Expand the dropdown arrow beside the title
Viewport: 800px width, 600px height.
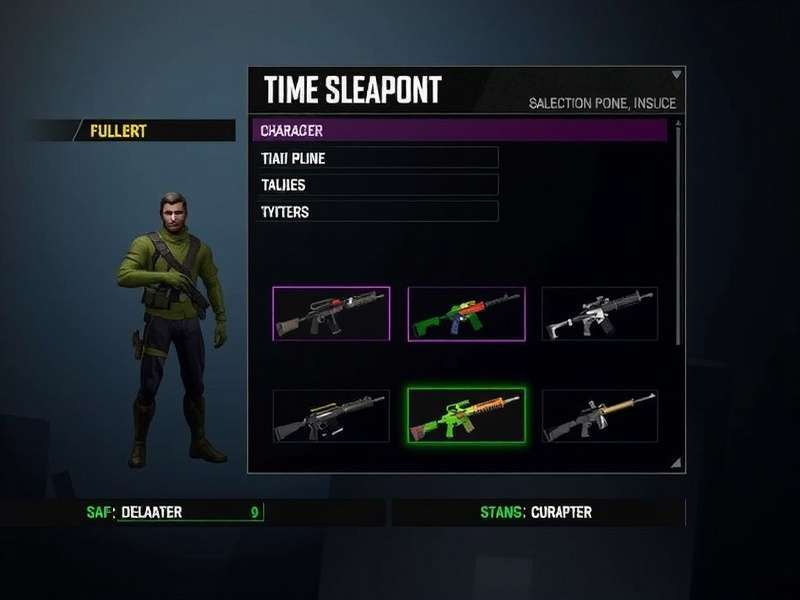tap(677, 74)
